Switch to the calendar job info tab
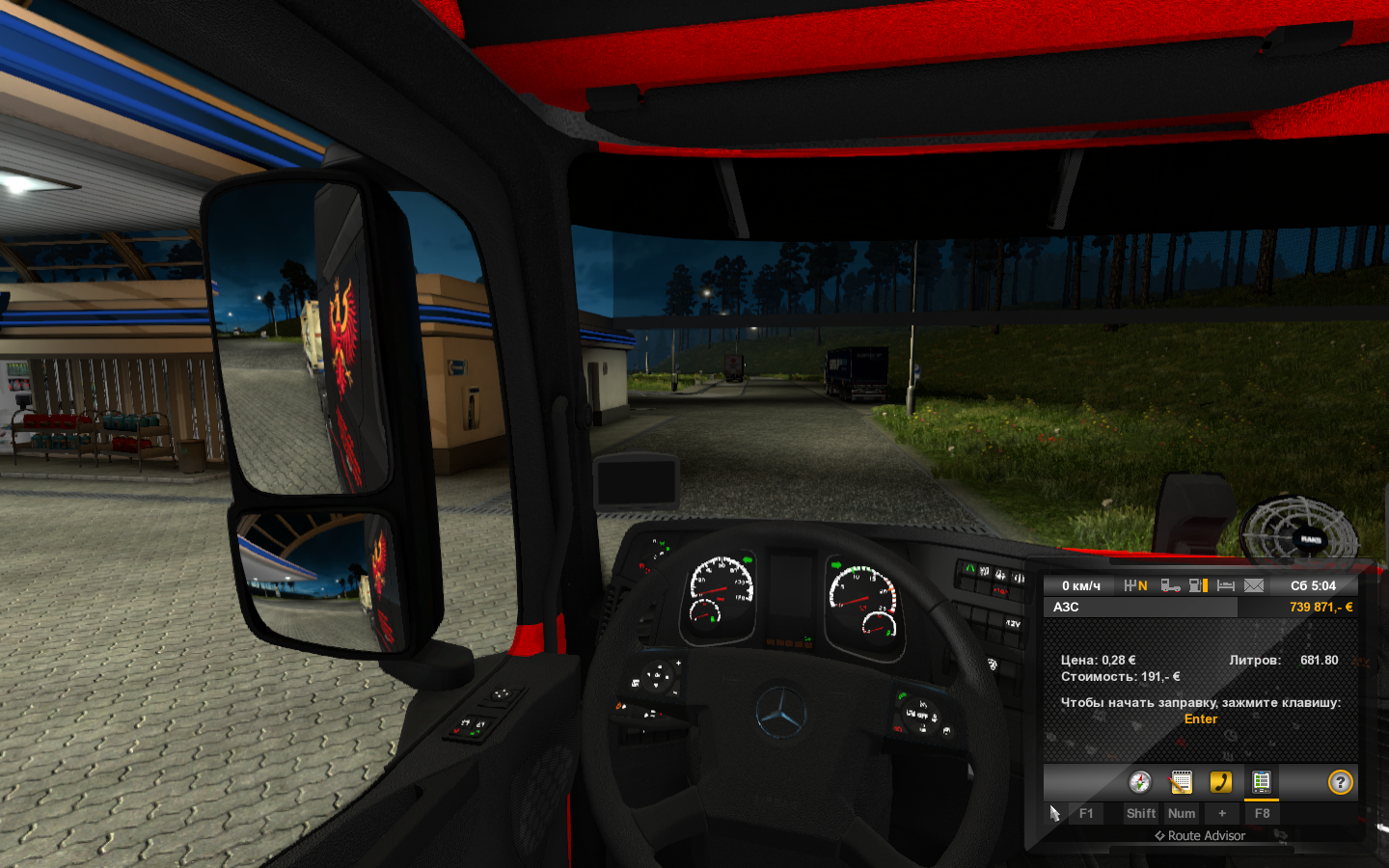This screenshot has width=1389, height=868. tap(1181, 782)
